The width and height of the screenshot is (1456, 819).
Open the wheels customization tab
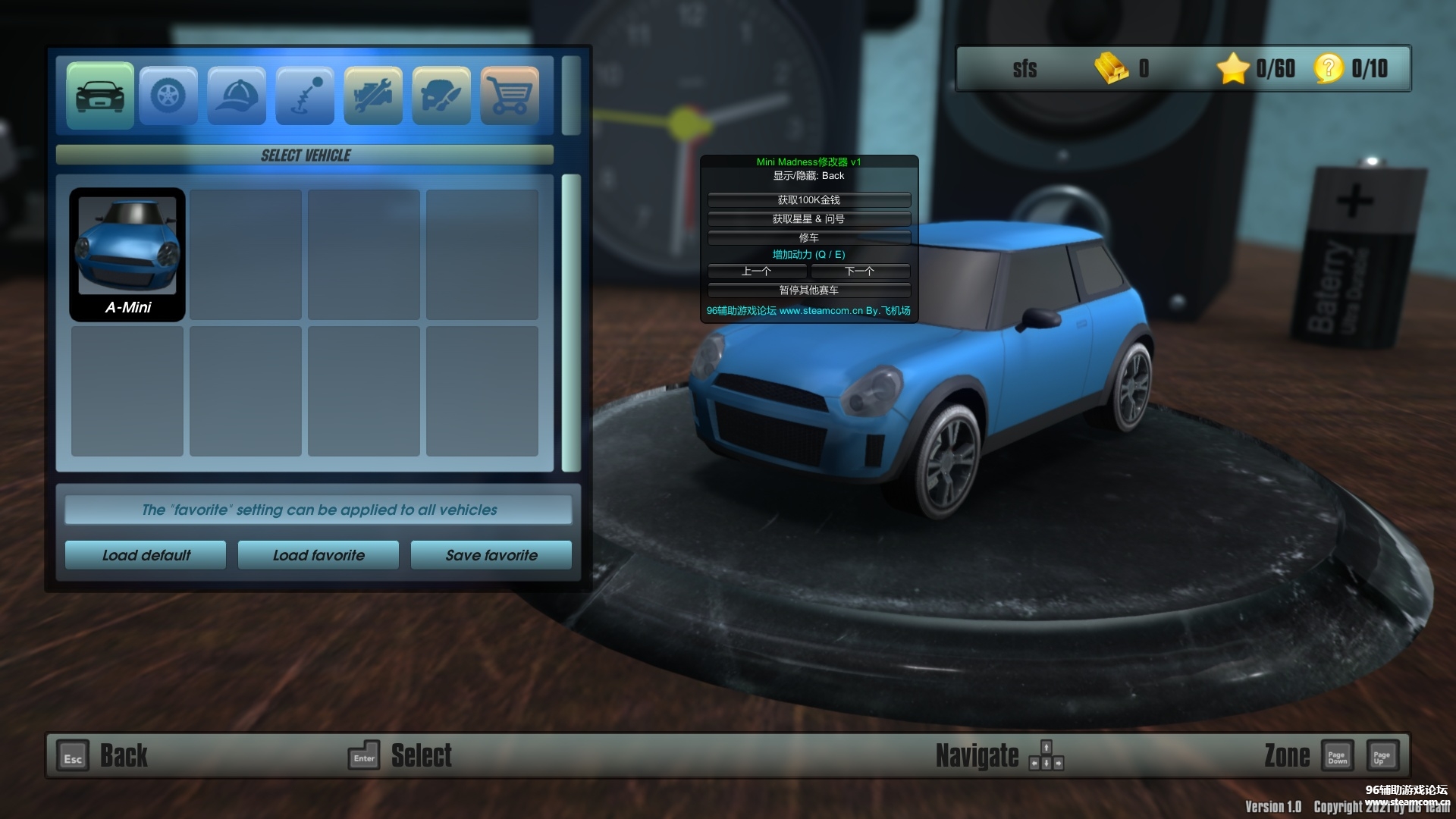click(x=168, y=96)
